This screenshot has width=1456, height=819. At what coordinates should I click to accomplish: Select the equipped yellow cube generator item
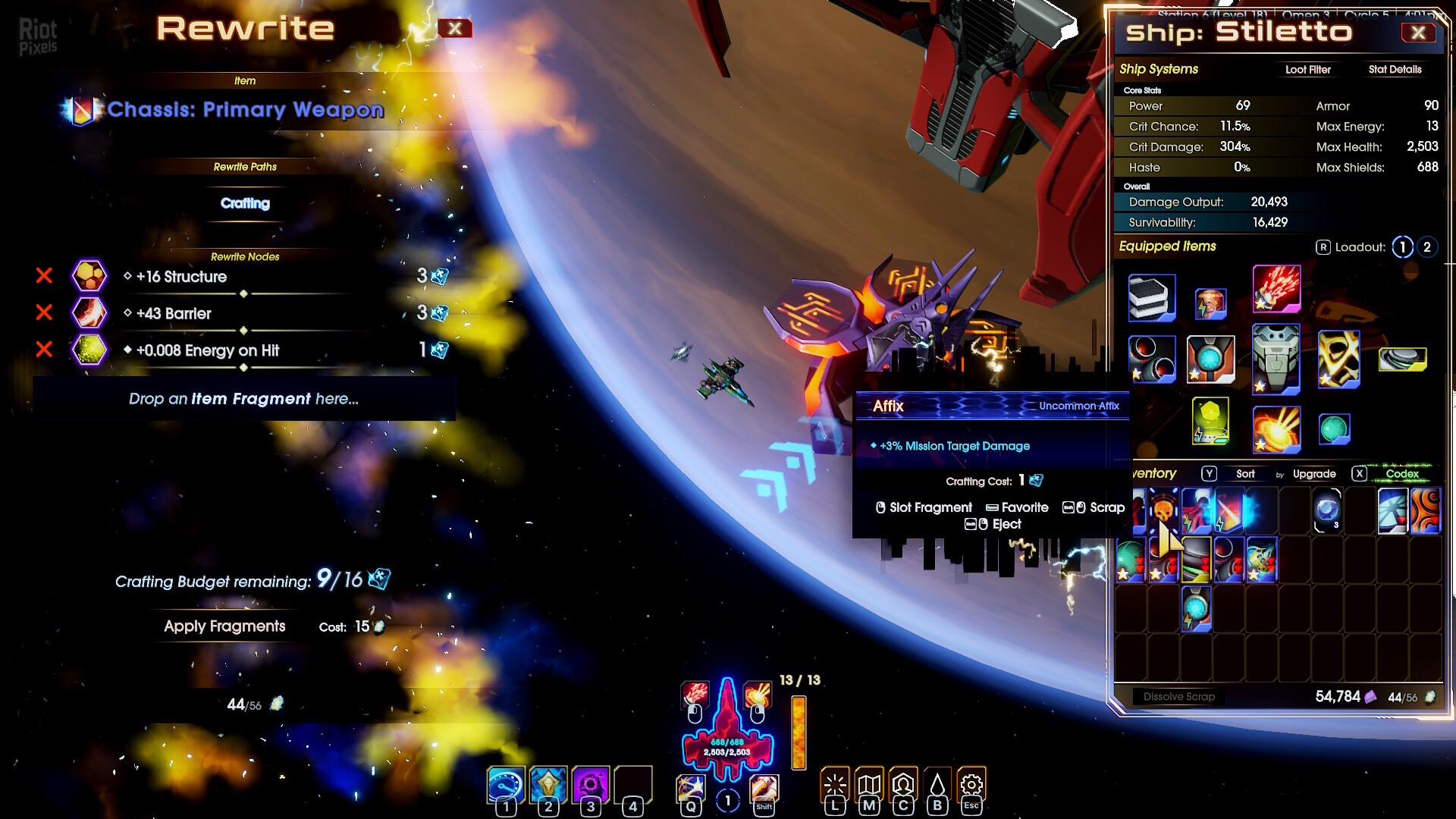click(1210, 422)
